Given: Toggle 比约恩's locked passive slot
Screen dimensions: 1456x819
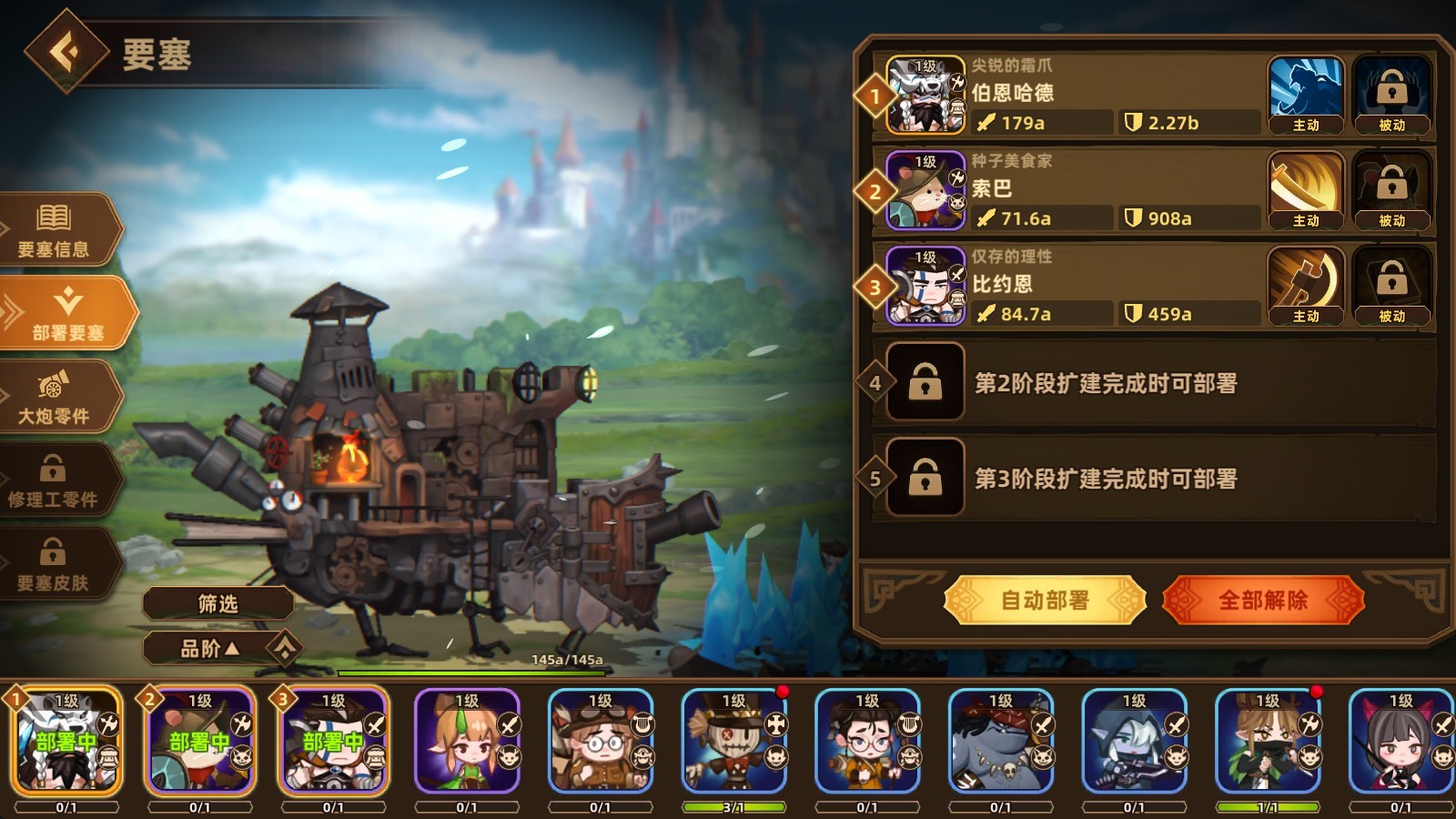Looking at the screenshot, I should tap(1391, 285).
